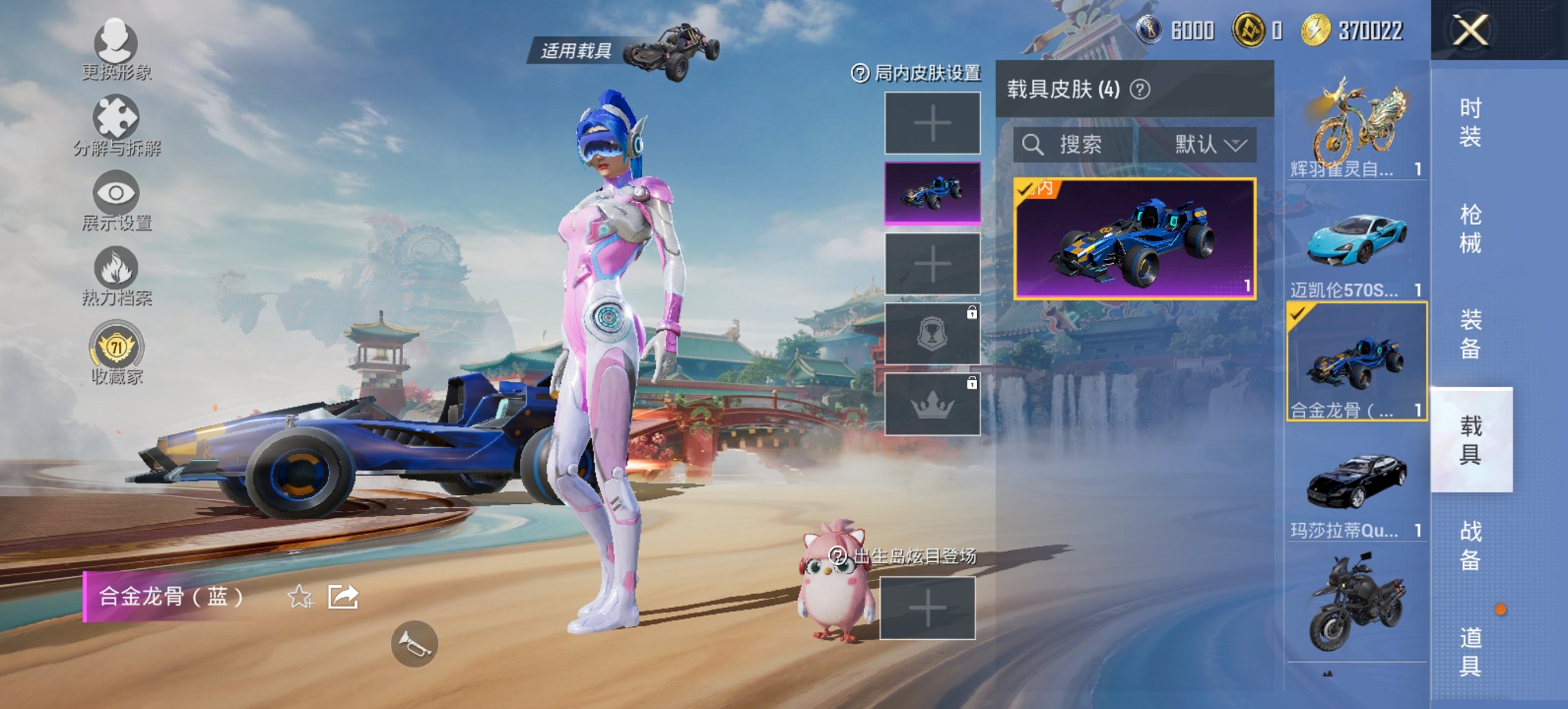The image size is (1568, 709).
Task: Switch to the 时装 outfits tab
Action: tap(1470, 123)
